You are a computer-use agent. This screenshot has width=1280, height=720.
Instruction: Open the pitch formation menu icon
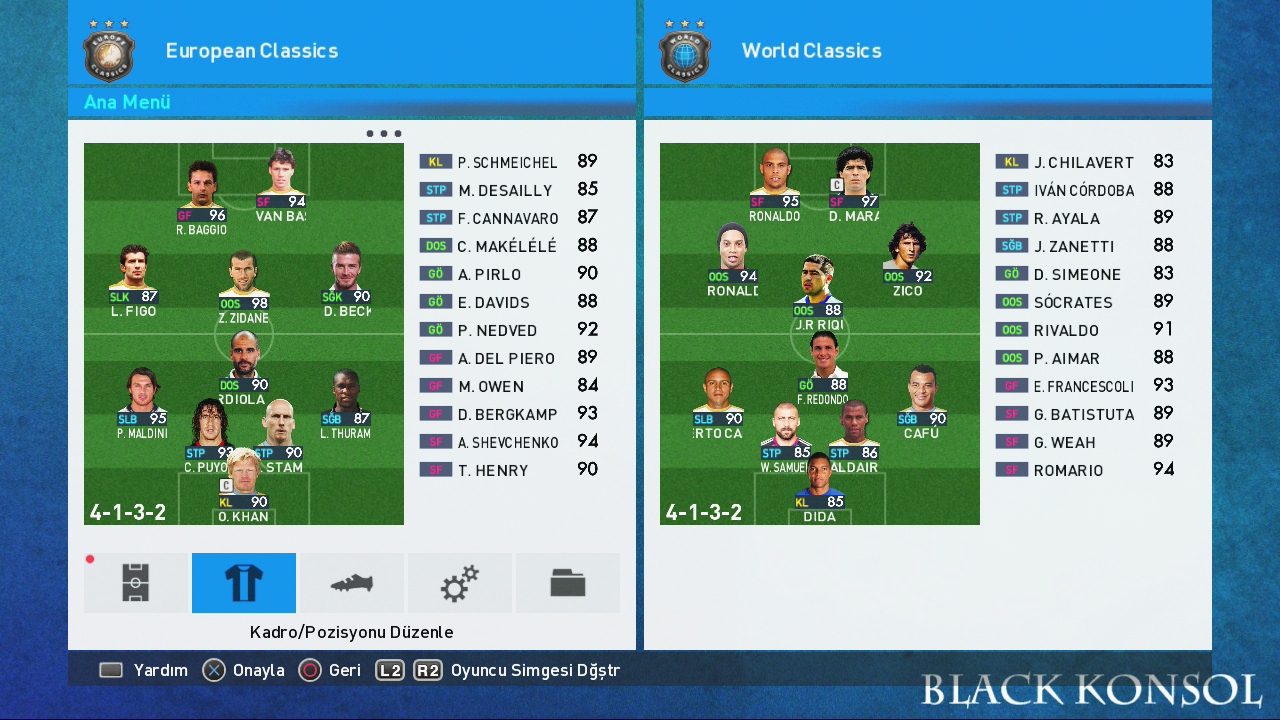click(x=136, y=583)
